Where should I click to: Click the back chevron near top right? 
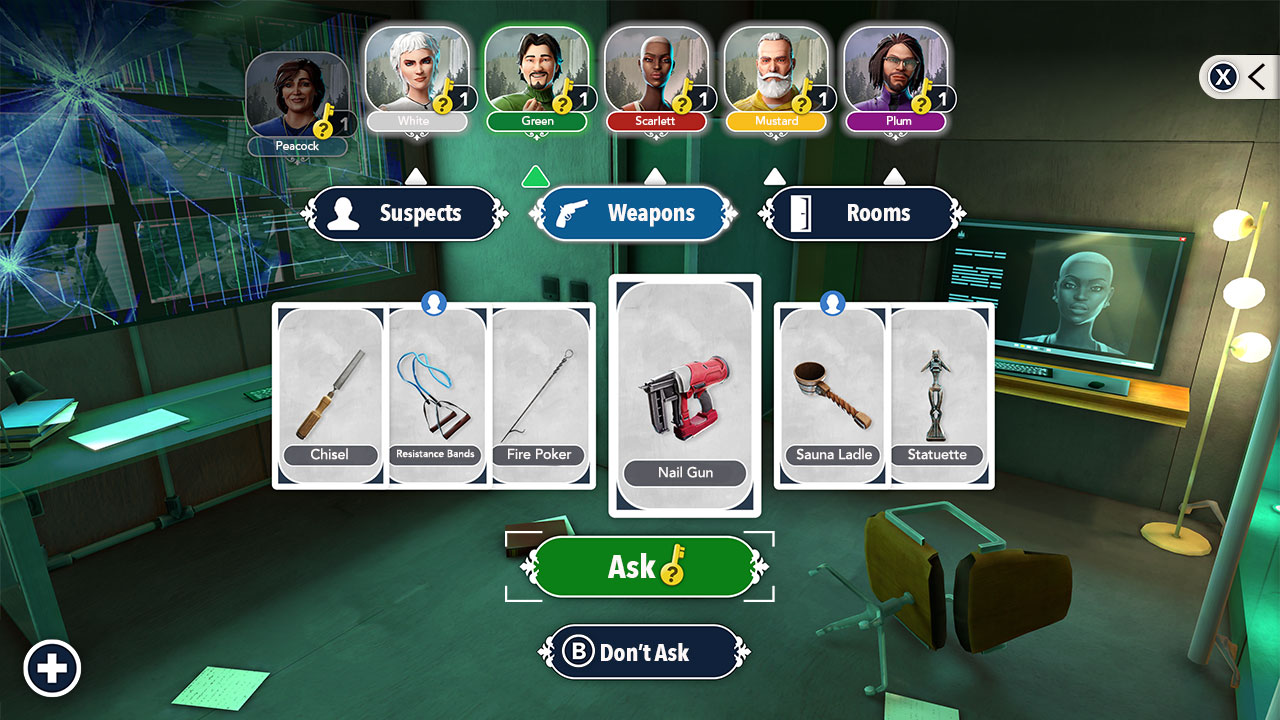[1259, 76]
